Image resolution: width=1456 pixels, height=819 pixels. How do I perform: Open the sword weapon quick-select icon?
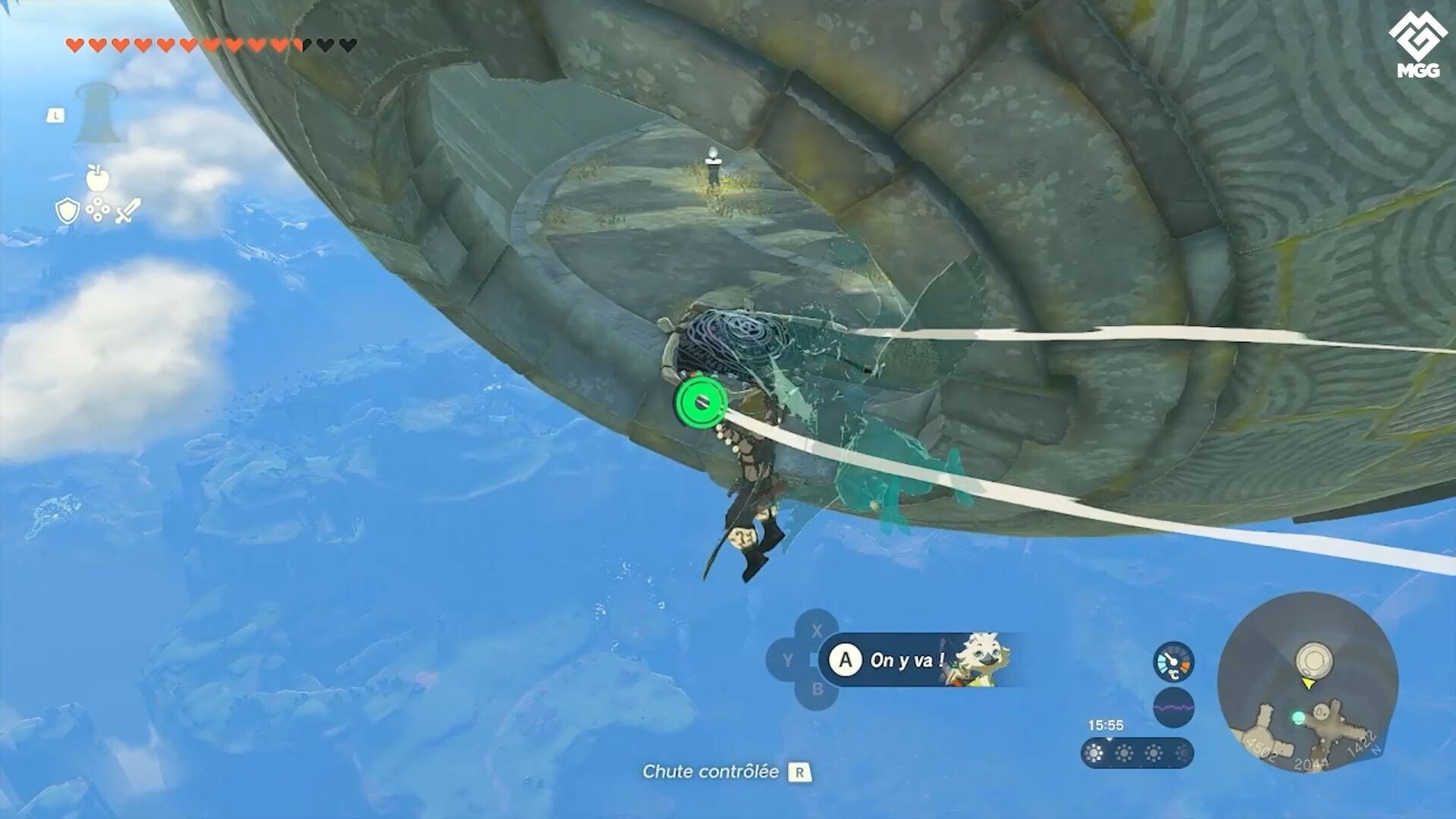[x=128, y=211]
